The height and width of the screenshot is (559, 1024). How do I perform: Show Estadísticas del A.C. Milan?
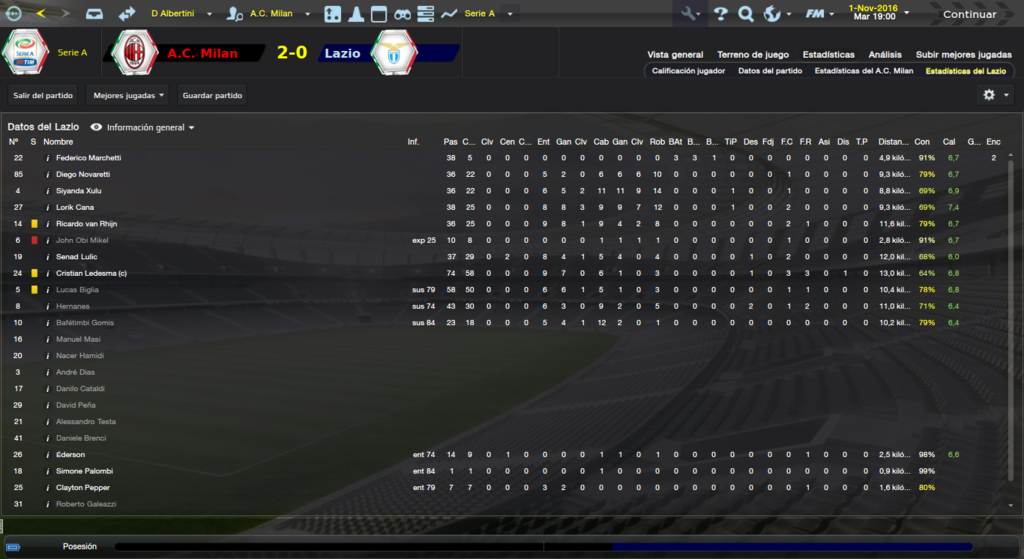click(x=864, y=71)
